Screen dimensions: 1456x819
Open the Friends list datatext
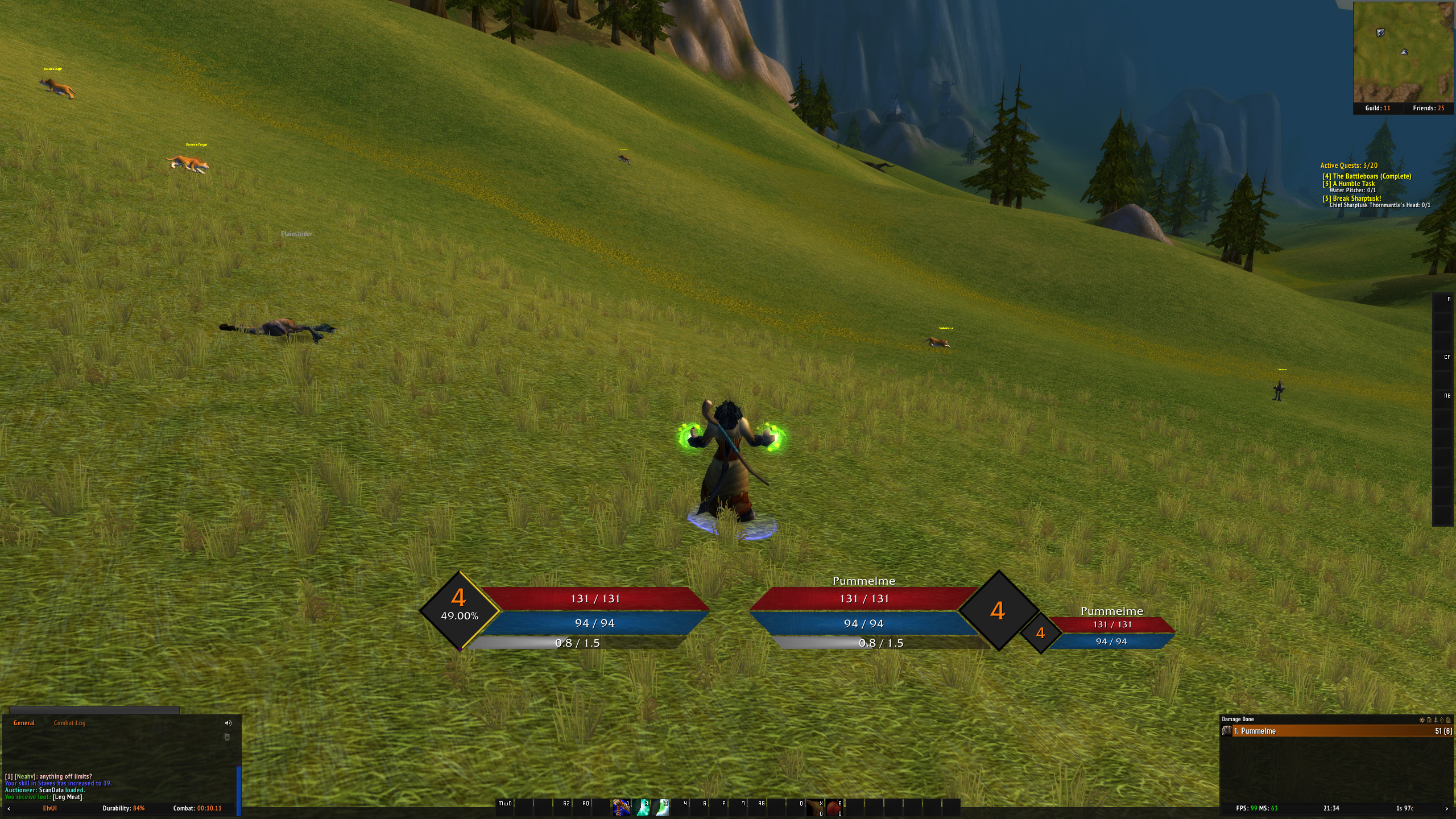click(1428, 108)
